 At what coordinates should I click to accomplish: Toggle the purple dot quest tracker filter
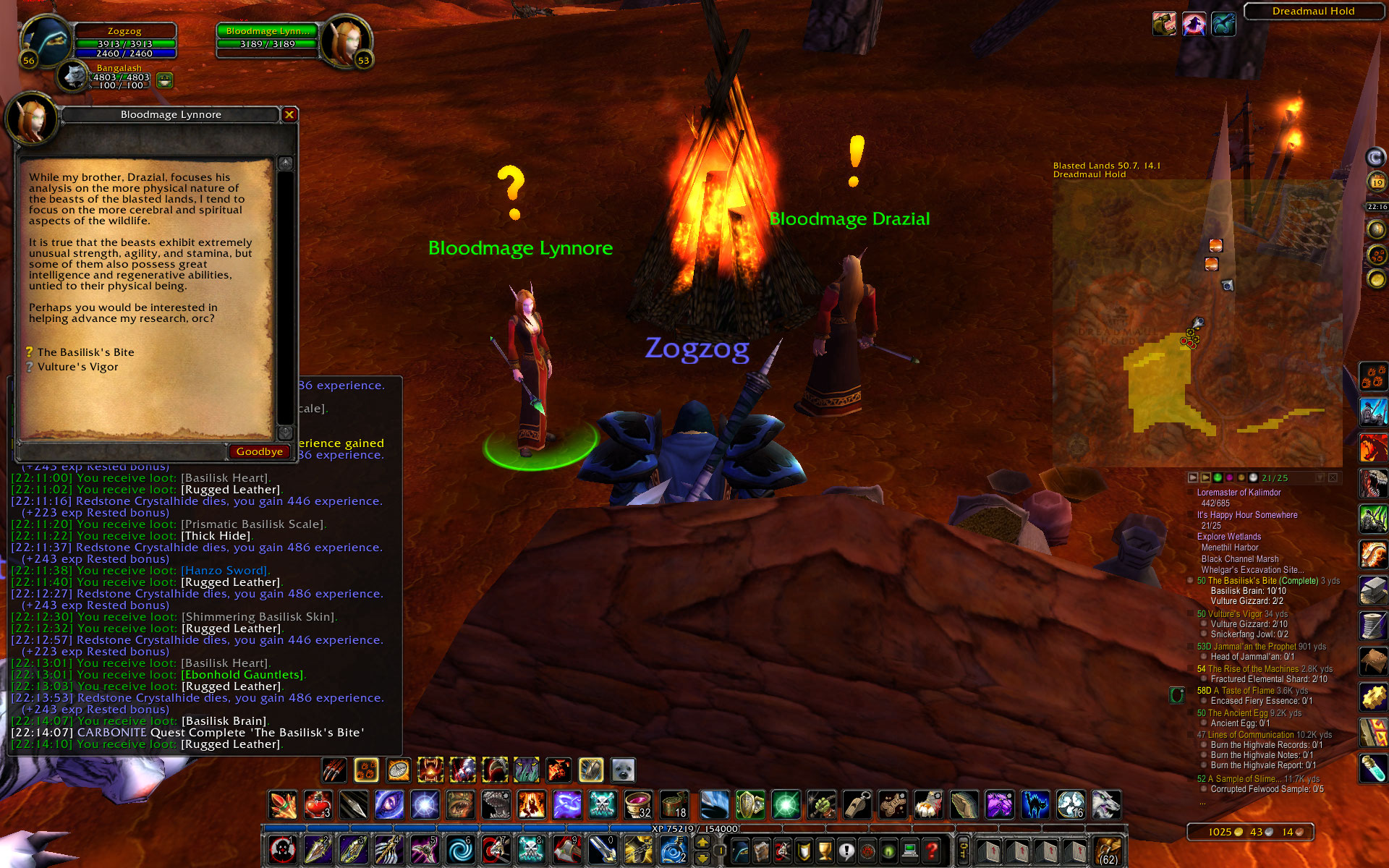(x=1229, y=478)
